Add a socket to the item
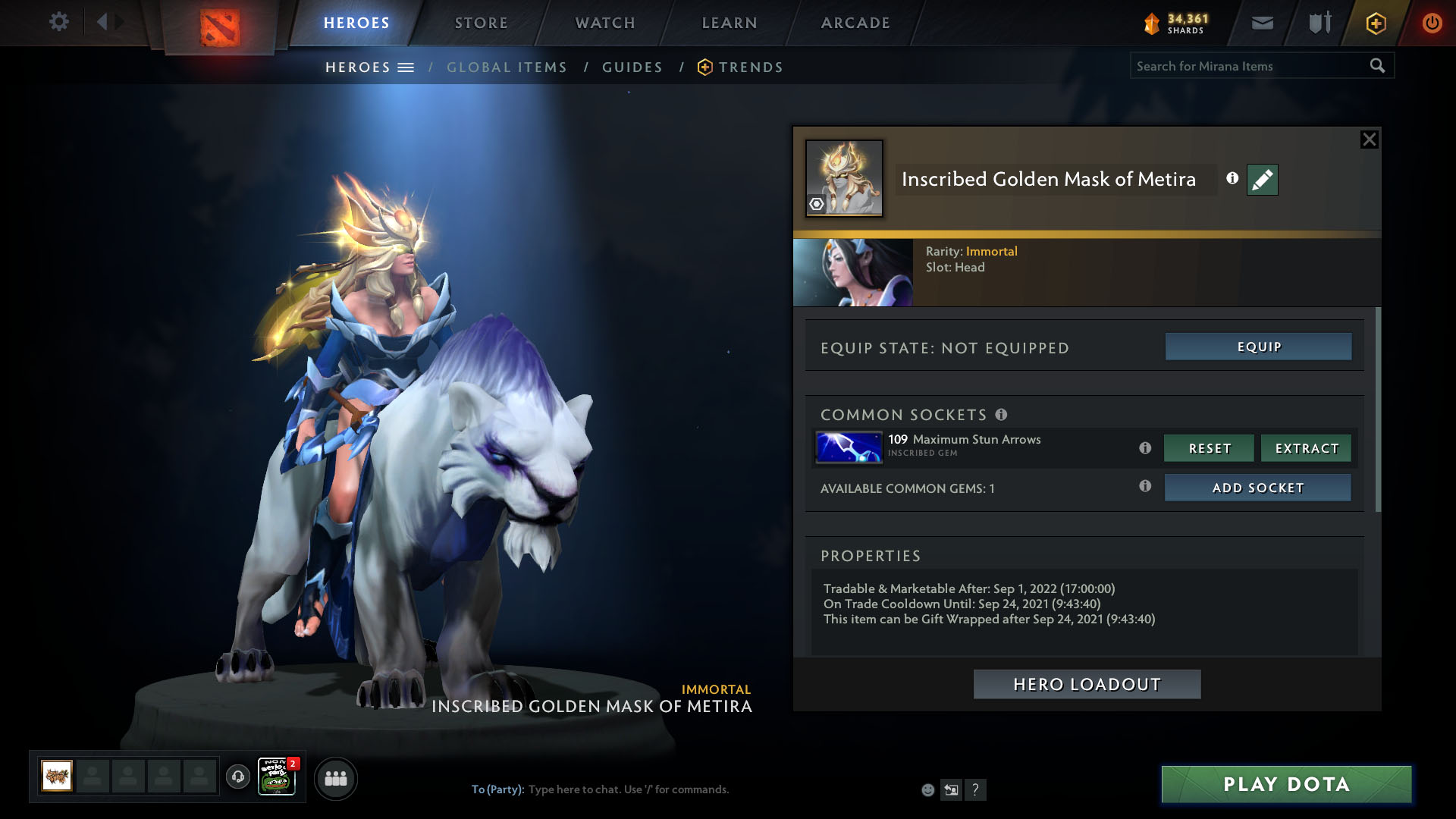The width and height of the screenshot is (1456, 819). tap(1257, 488)
